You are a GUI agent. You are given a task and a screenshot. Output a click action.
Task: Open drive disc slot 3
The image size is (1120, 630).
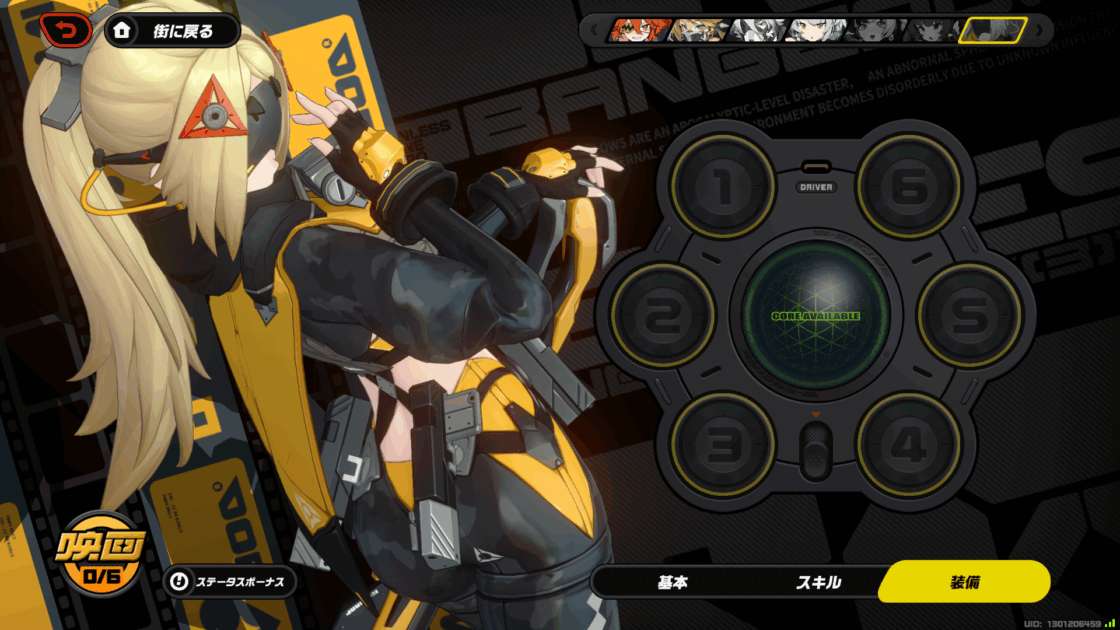(x=723, y=443)
